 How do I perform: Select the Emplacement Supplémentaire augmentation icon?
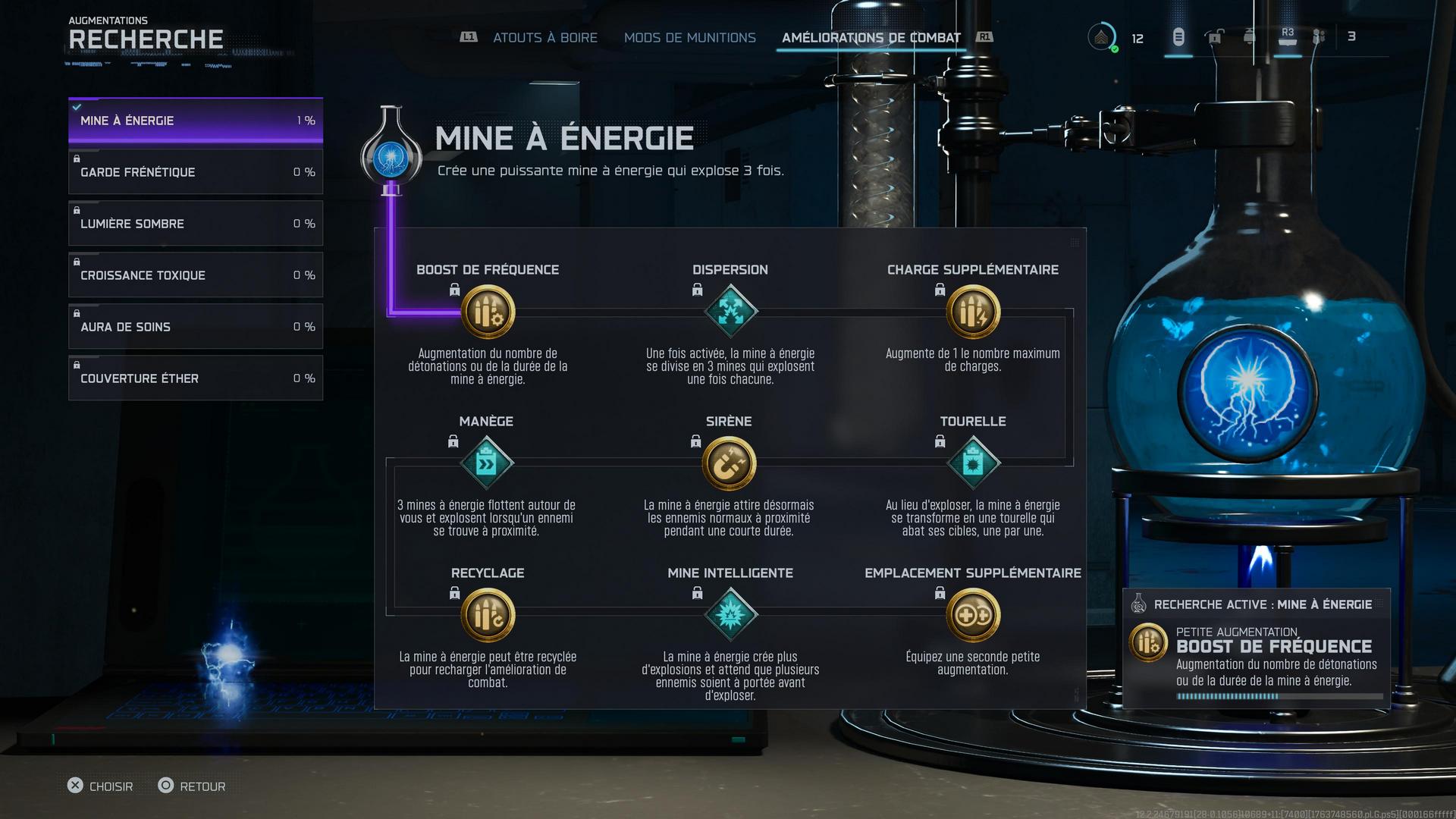pos(973,615)
